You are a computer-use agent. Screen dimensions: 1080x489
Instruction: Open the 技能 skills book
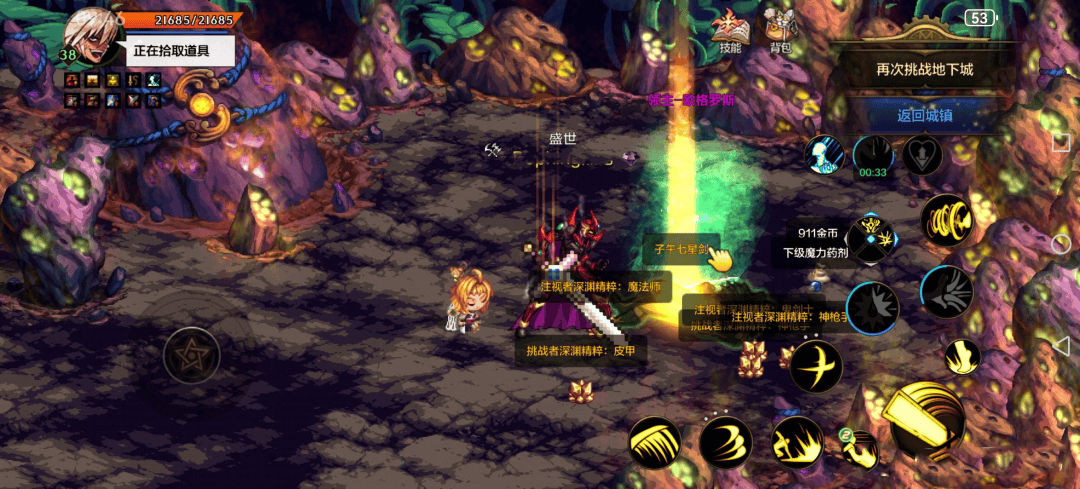click(731, 31)
